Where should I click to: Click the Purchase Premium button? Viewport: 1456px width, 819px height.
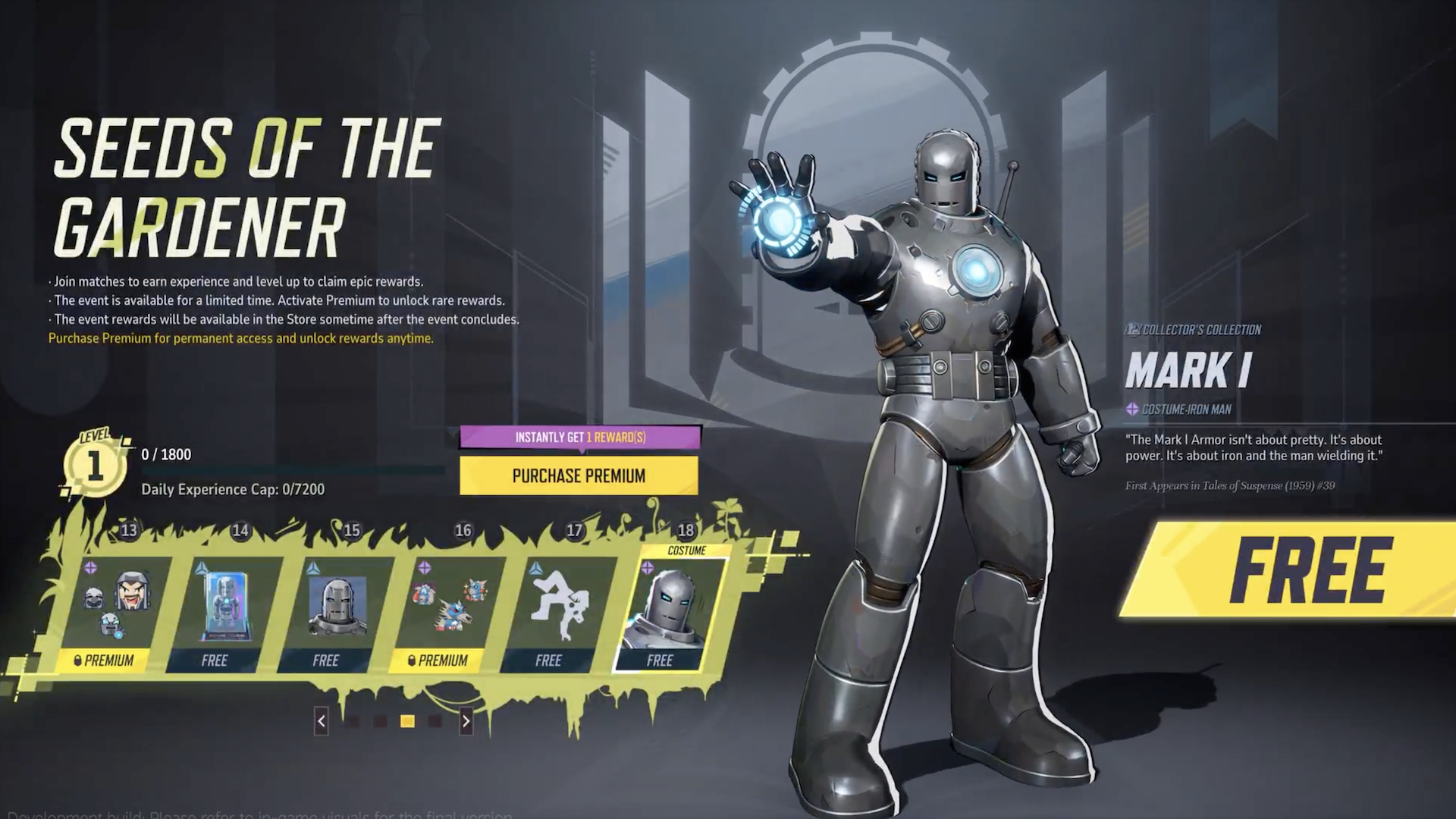point(579,476)
